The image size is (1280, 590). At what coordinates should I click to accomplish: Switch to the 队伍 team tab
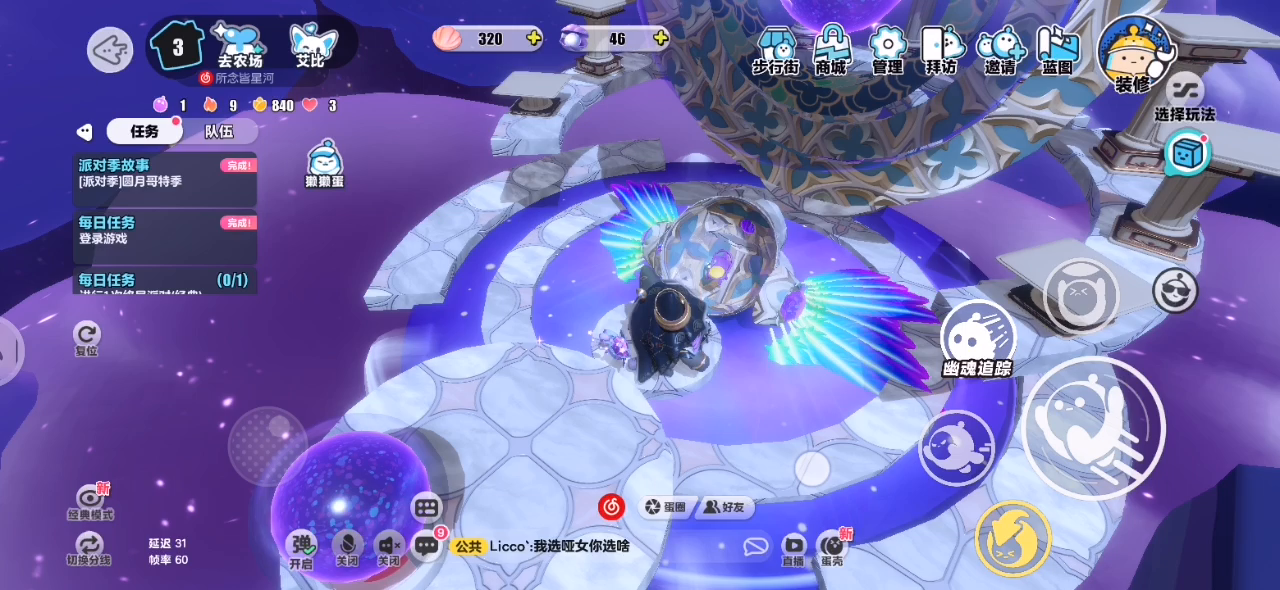click(x=219, y=131)
